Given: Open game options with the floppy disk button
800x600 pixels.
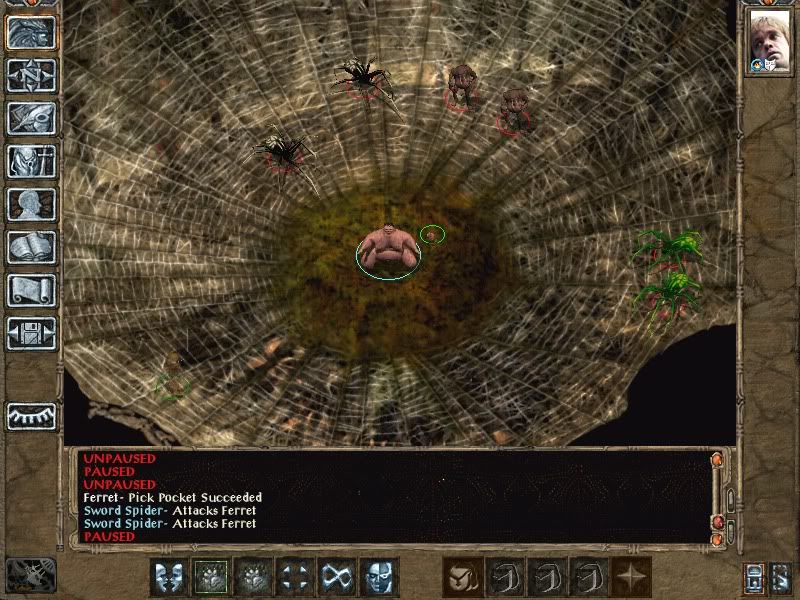Looking at the screenshot, I should [31, 333].
